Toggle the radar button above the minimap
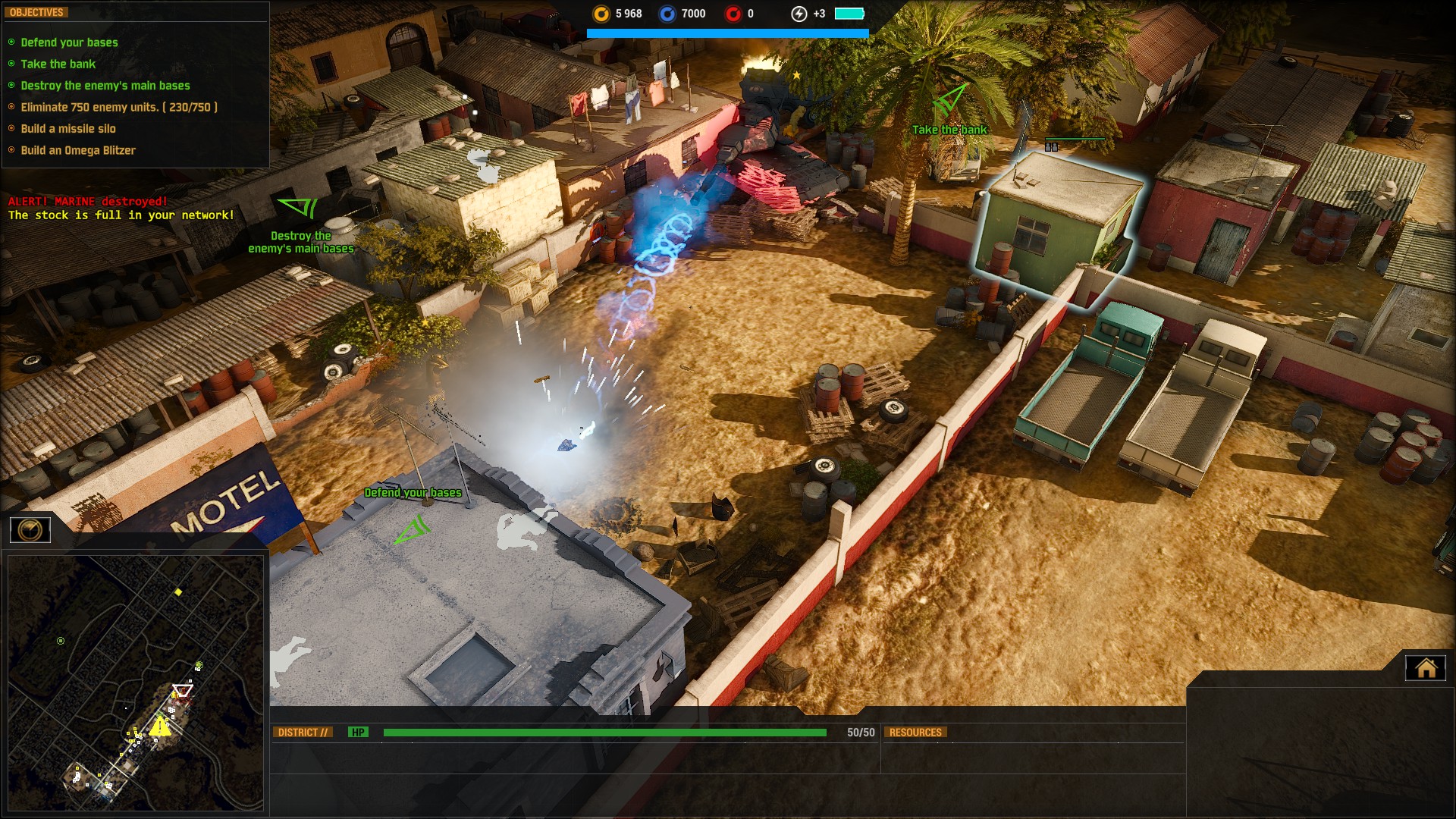This screenshot has width=1456, height=819. (x=30, y=529)
